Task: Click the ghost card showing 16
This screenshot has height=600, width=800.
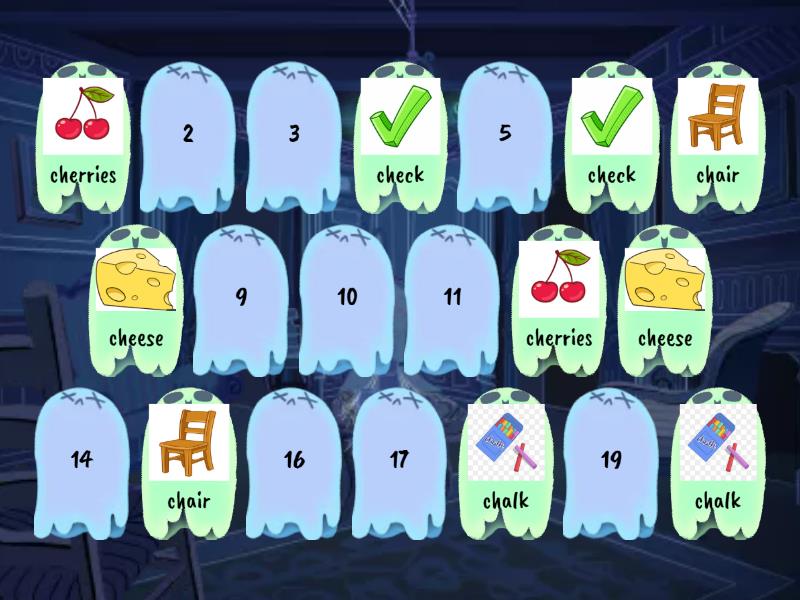Action: [x=294, y=460]
